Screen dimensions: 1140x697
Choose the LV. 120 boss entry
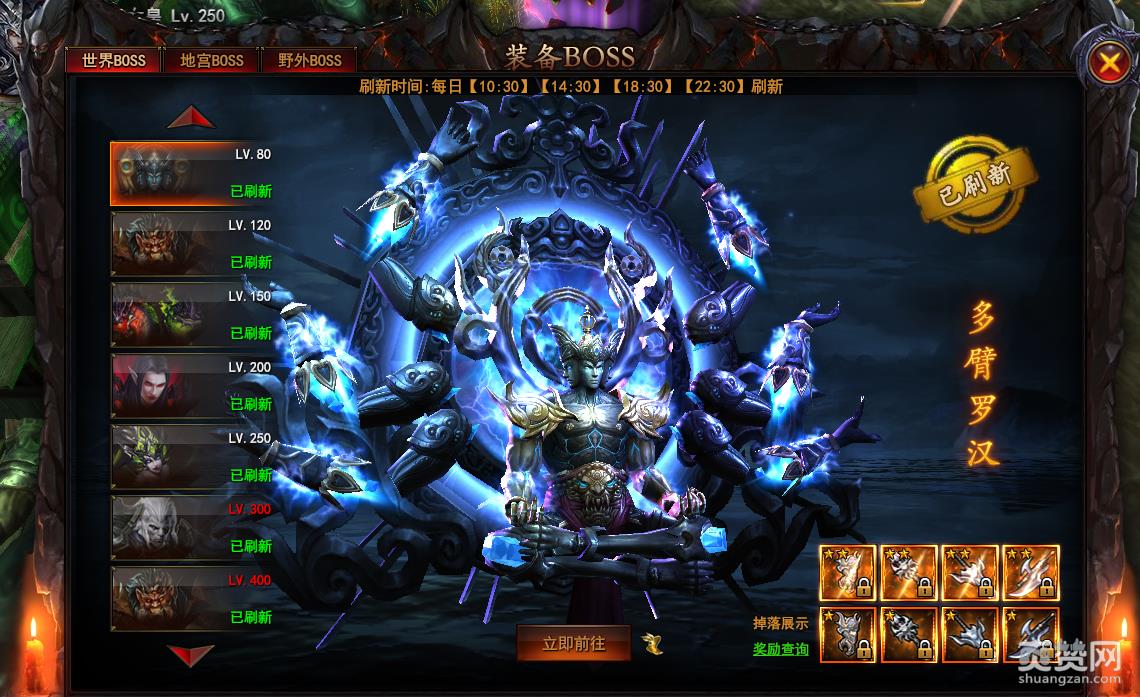pos(191,244)
